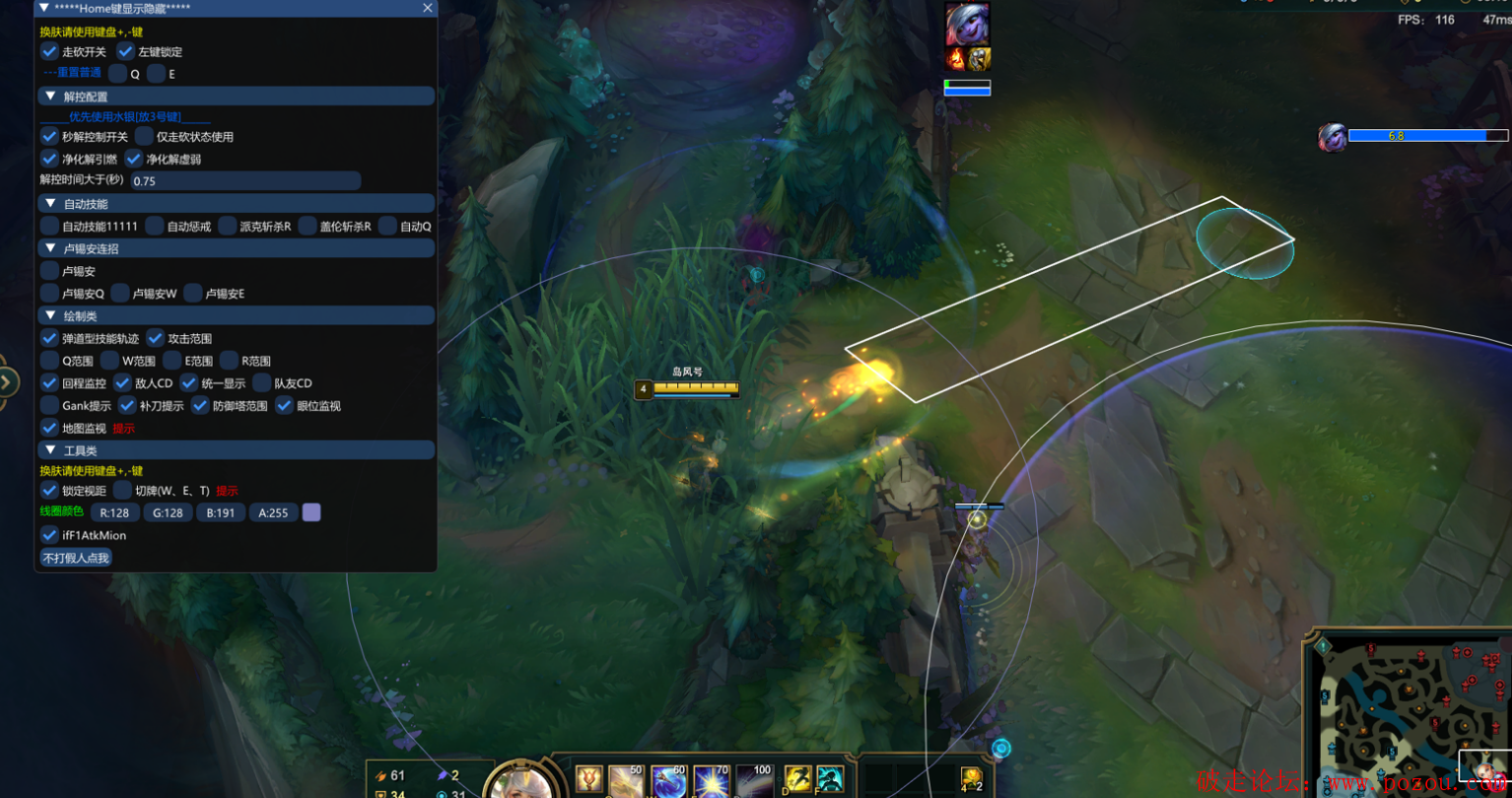The width and height of the screenshot is (1512, 798).
Task: Enable the 自动惩戒 checkbox
Action: [154, 226]
